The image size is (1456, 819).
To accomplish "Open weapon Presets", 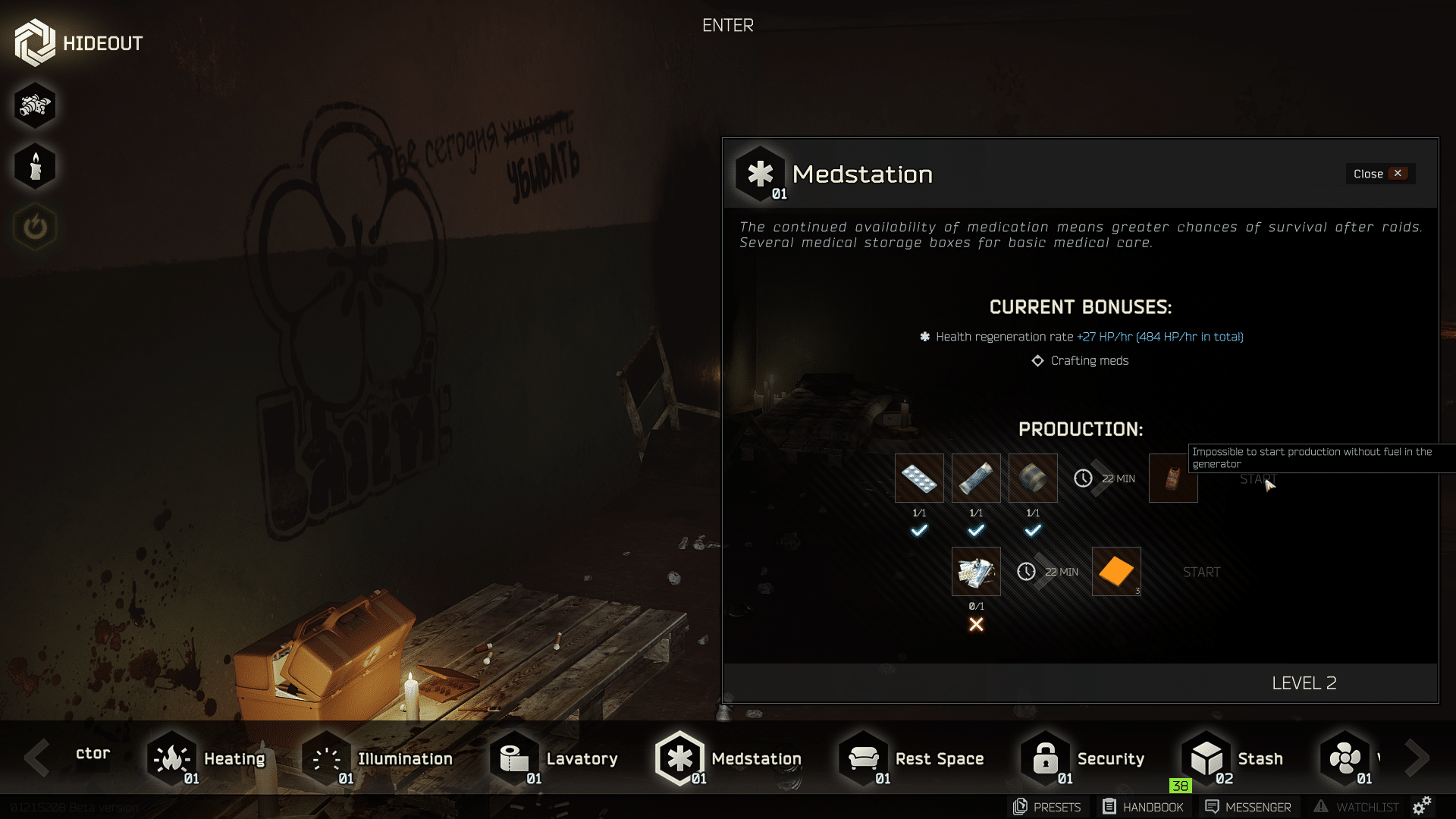I will click(1047, 807).
